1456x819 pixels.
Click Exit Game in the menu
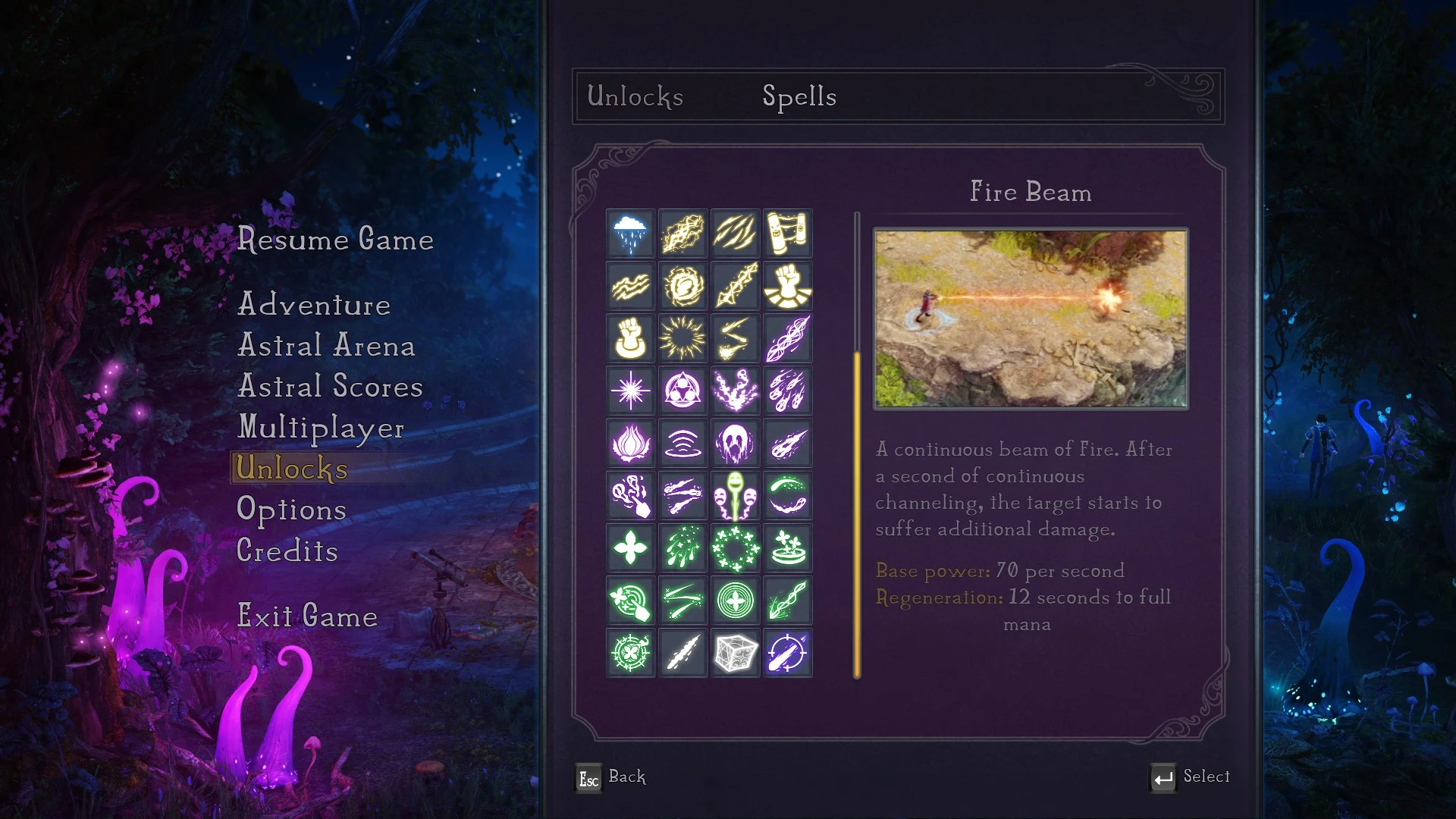(307, 617)
